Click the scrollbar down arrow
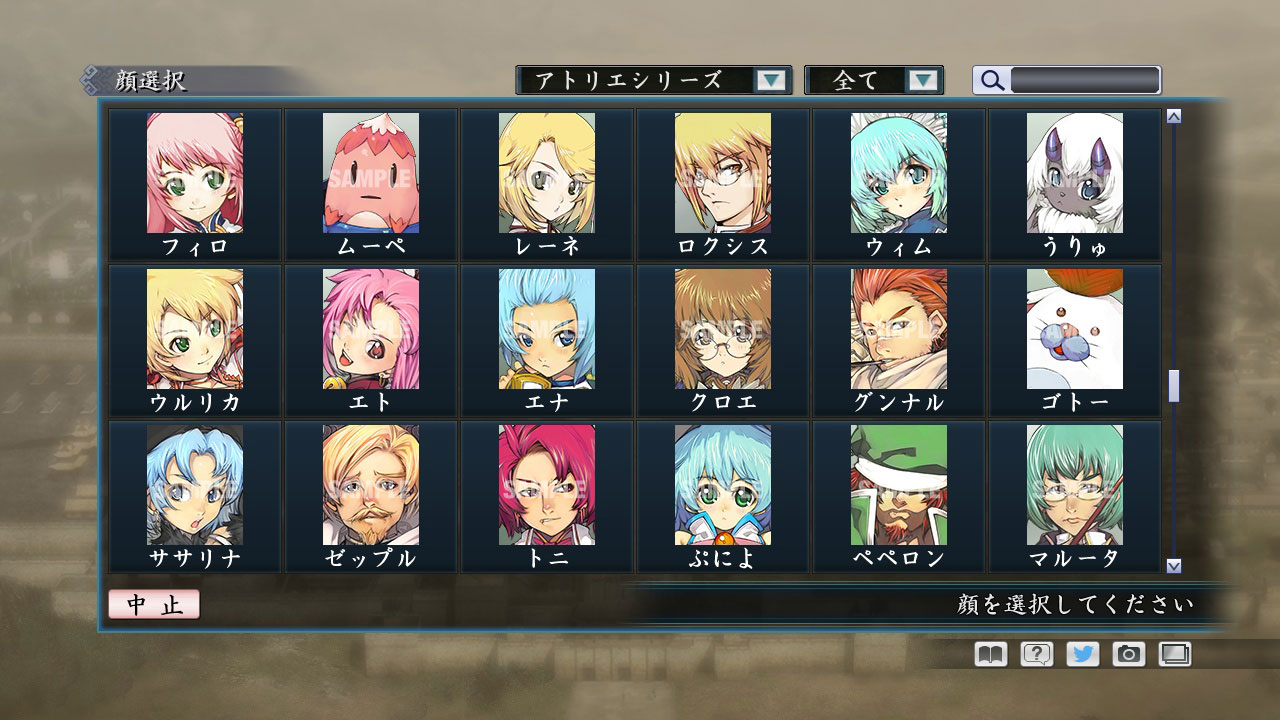This screenshot has width=1280, height=720. (x=1172, y=565)
